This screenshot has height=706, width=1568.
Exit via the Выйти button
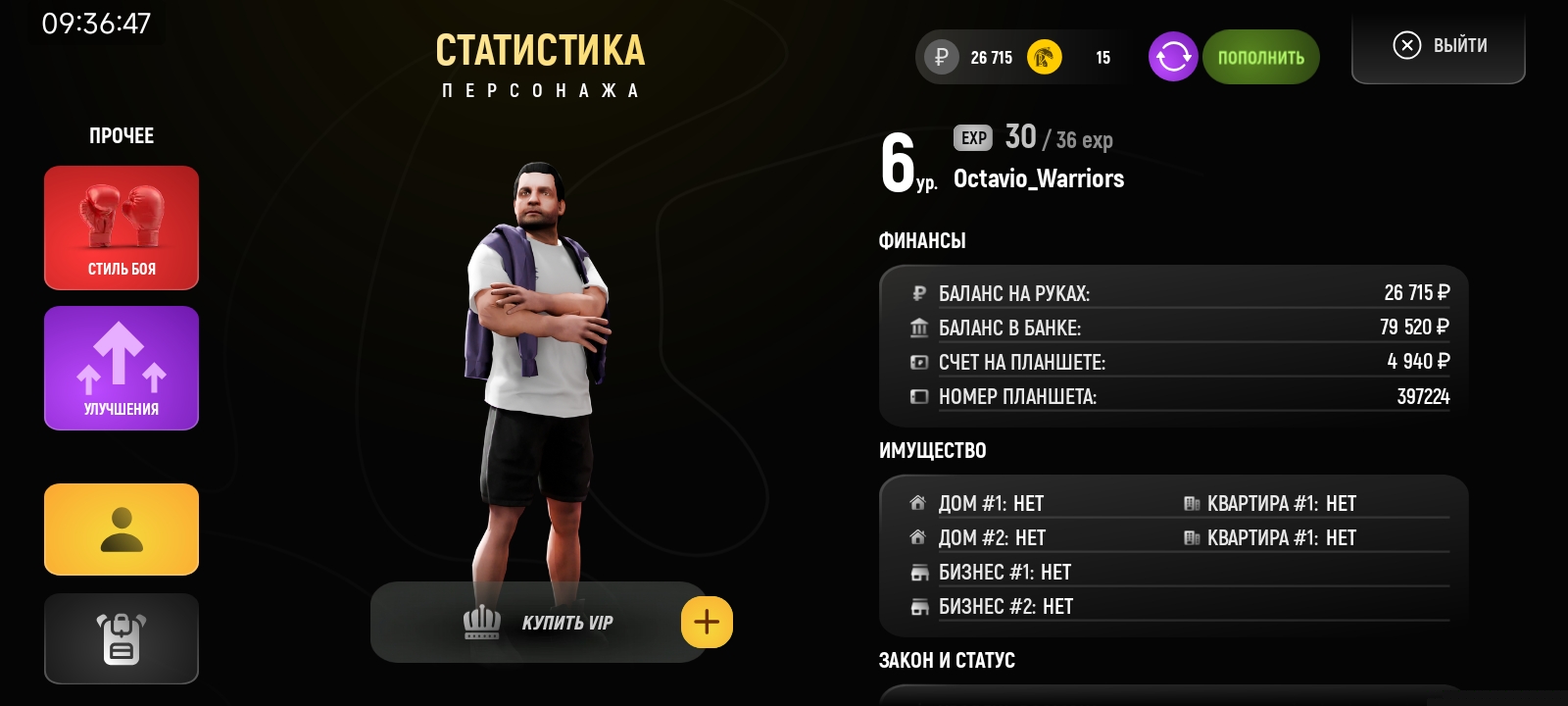(1439, 46)
